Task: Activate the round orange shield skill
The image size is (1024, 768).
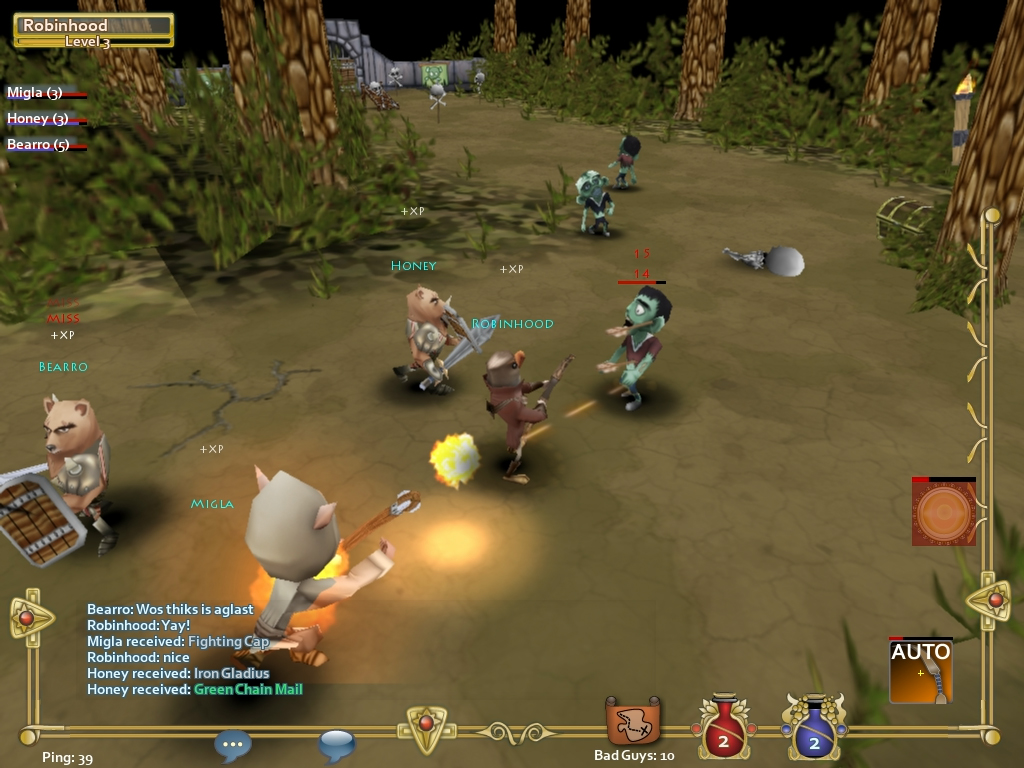Action: [x=943, y=514]
